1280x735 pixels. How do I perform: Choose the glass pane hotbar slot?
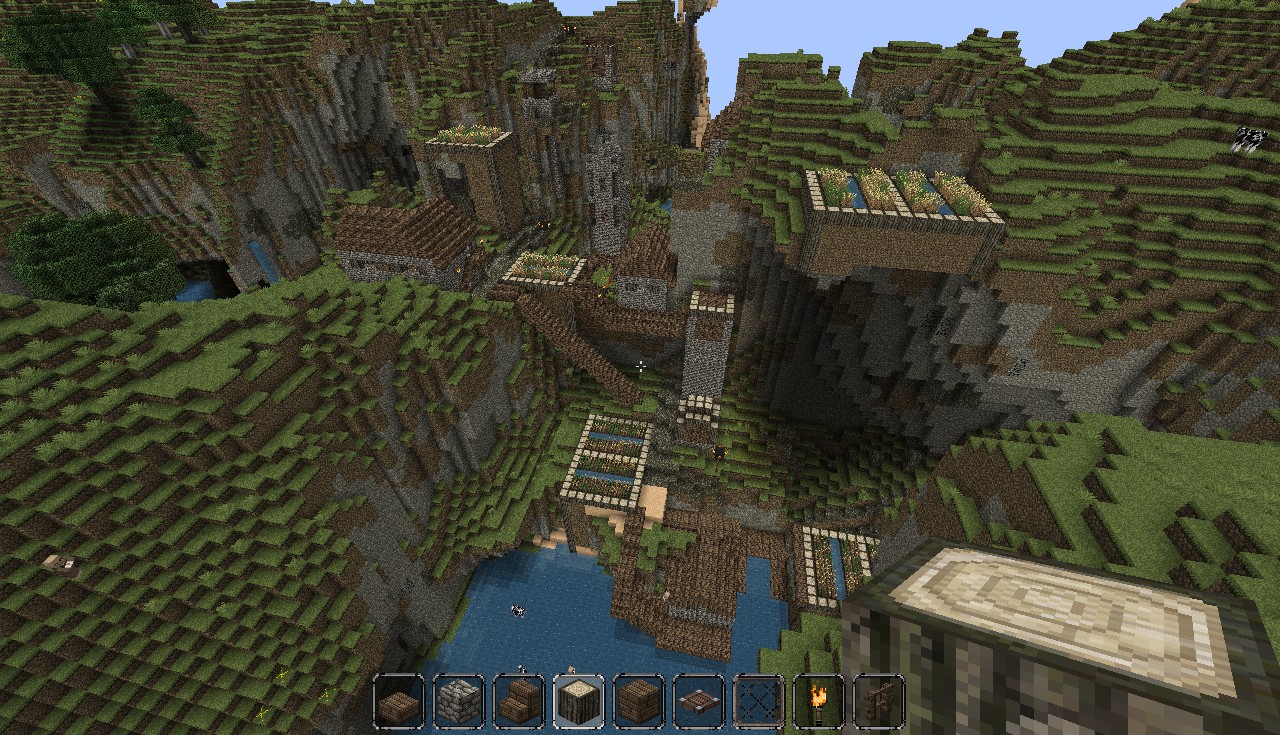tap(759, 702)
